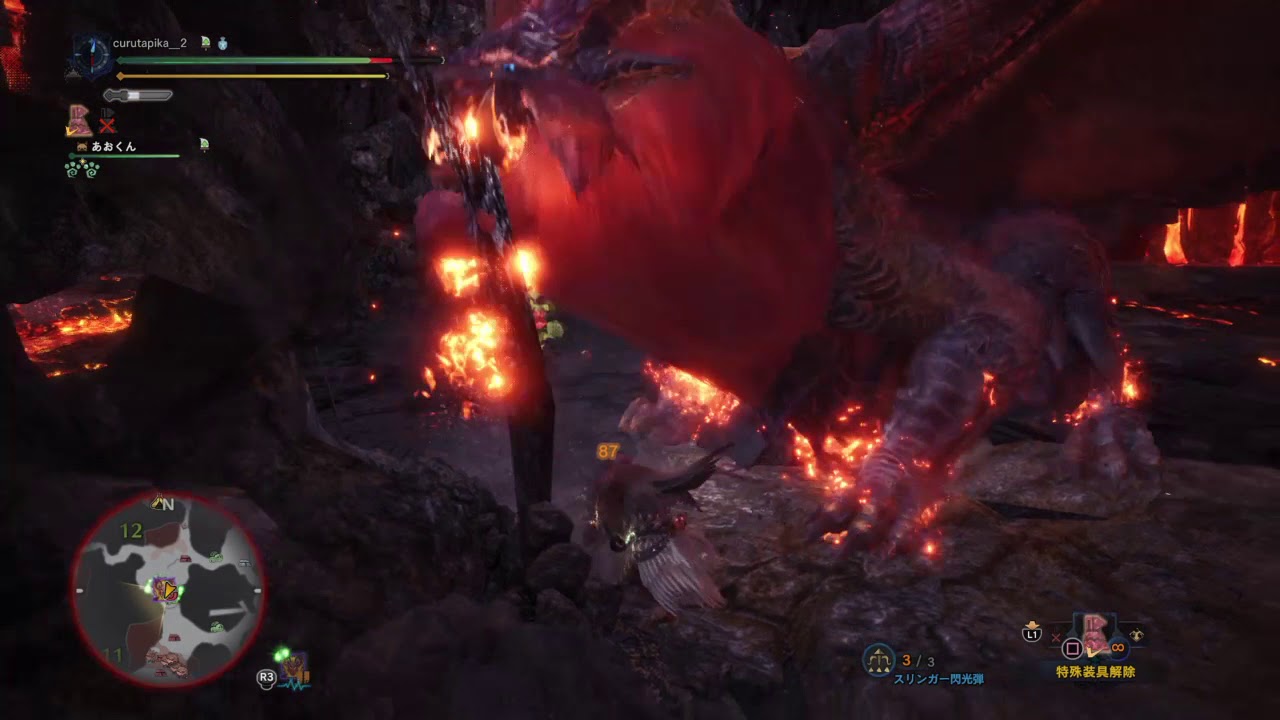Select the Palico face icon next to あおくん
The width and height of the screenshot is (1280, 720).
(x=81, y=146)
